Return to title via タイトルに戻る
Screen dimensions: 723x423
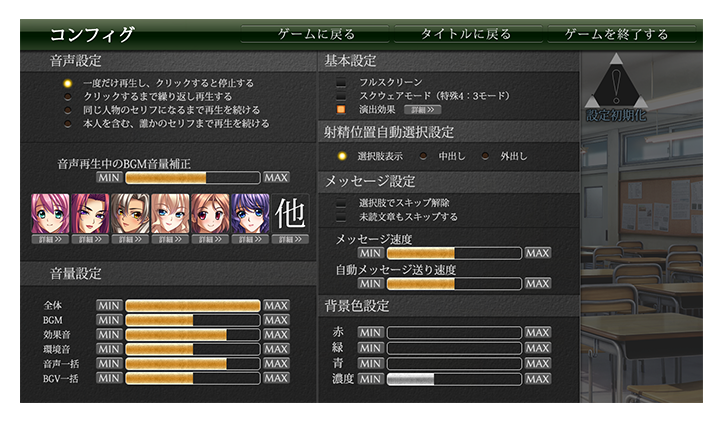(x=465, y=34)
